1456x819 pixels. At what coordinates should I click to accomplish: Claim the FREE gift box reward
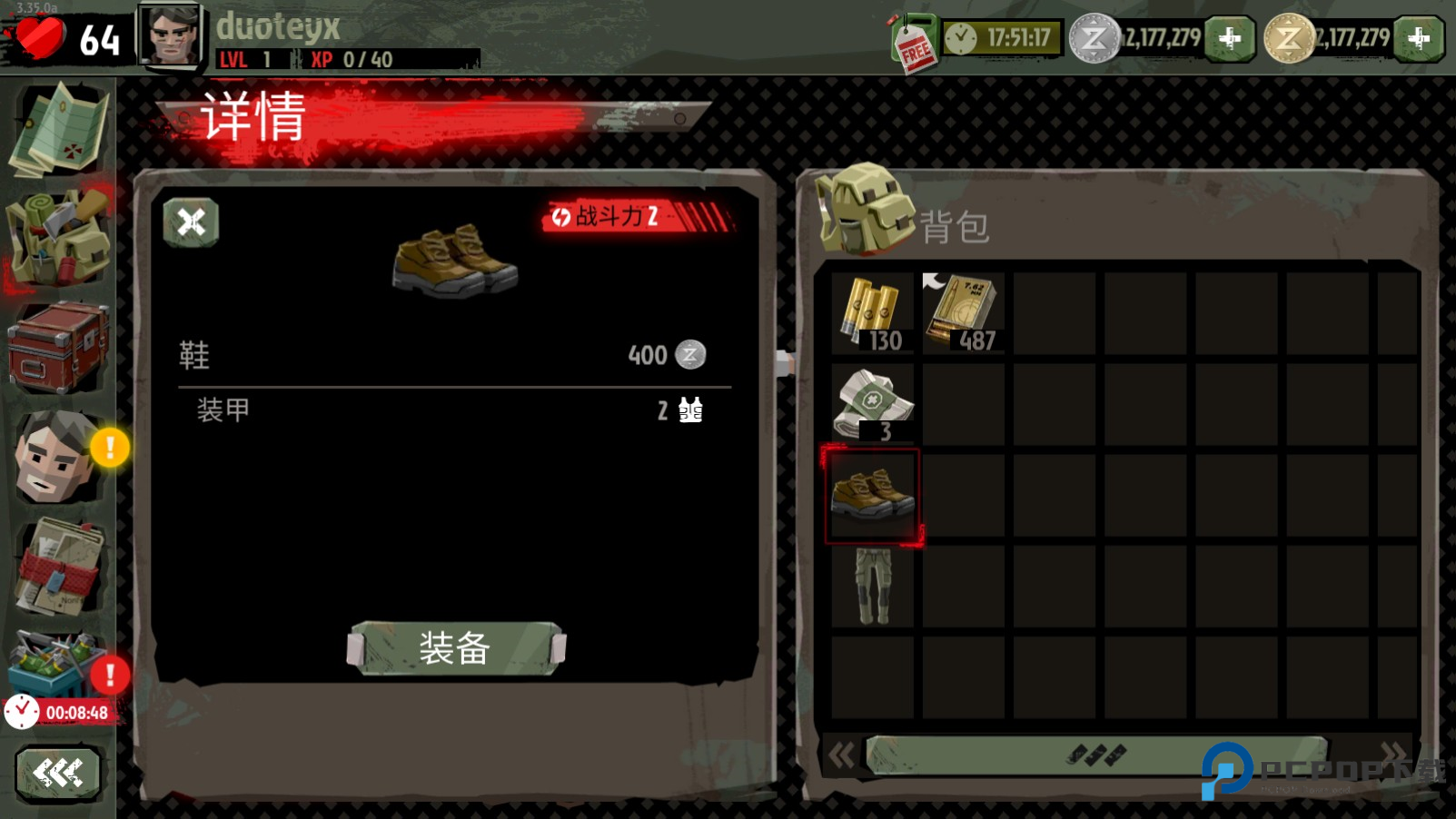coord(913,38)
